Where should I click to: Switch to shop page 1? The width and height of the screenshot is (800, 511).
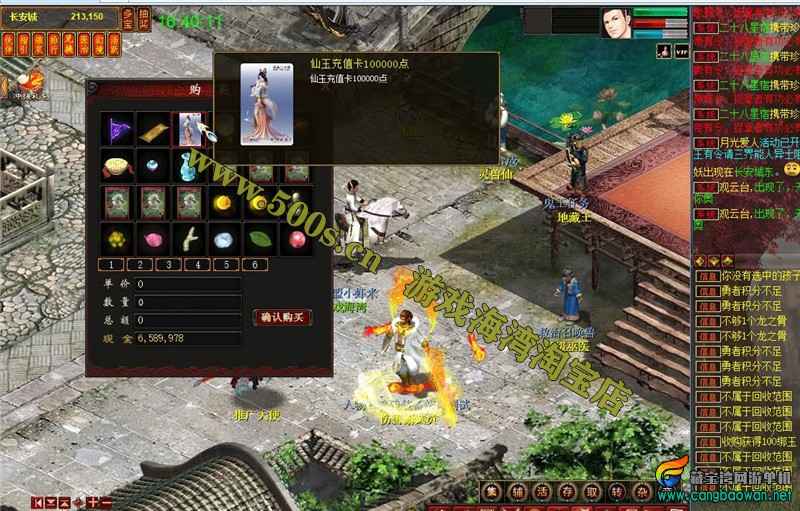point(110,265)
